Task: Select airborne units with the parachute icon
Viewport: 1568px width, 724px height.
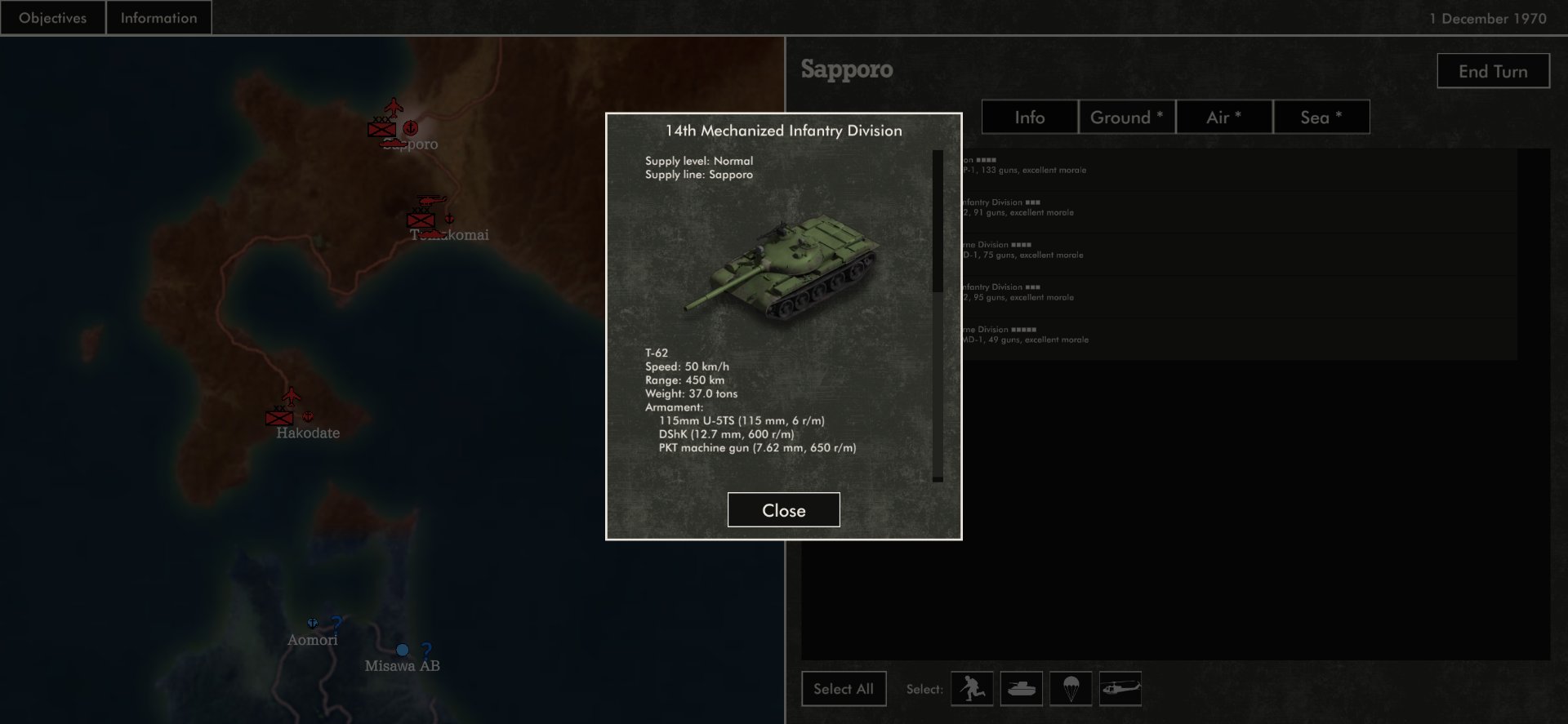Action: pos(1071,689)
